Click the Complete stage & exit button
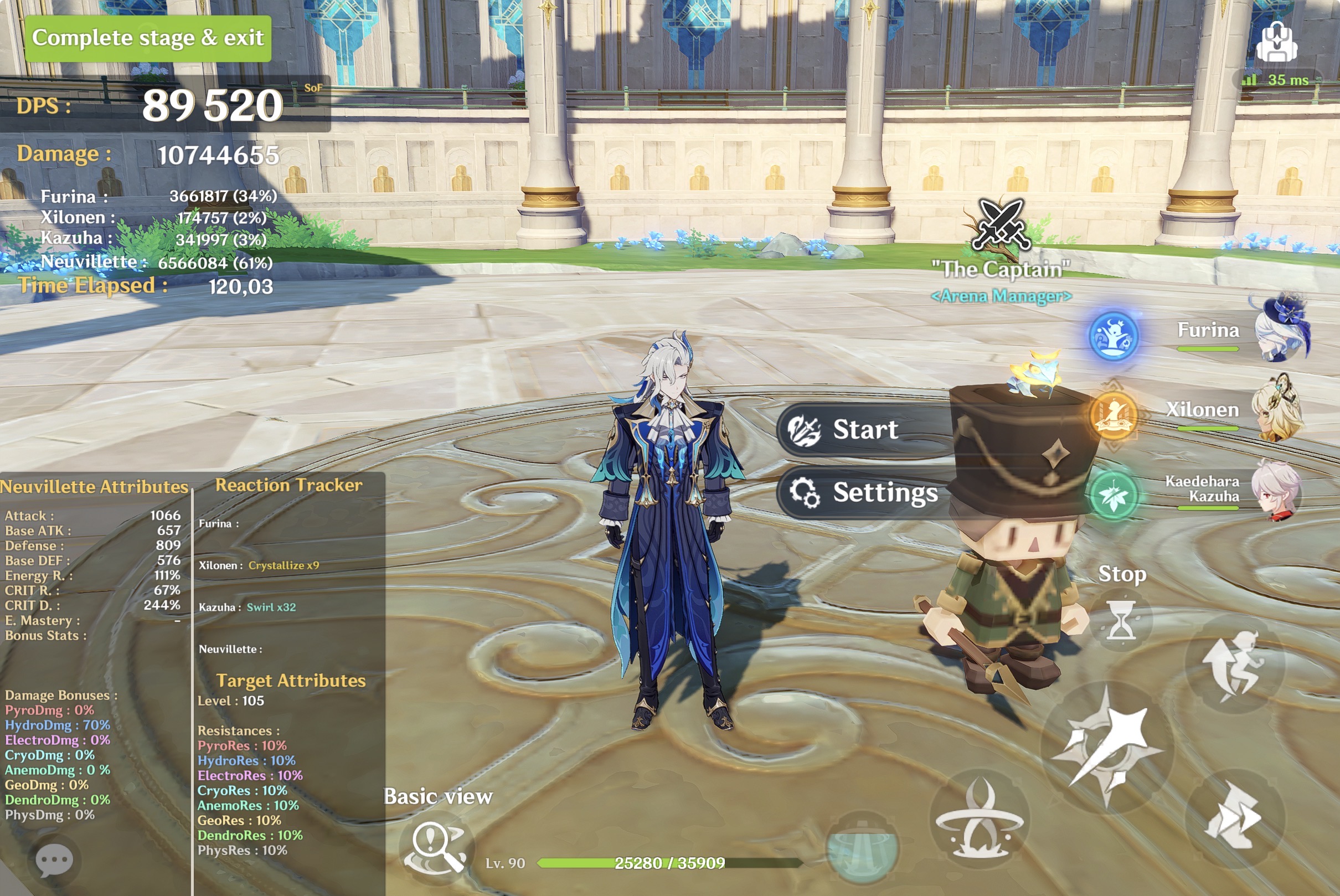 147,38
